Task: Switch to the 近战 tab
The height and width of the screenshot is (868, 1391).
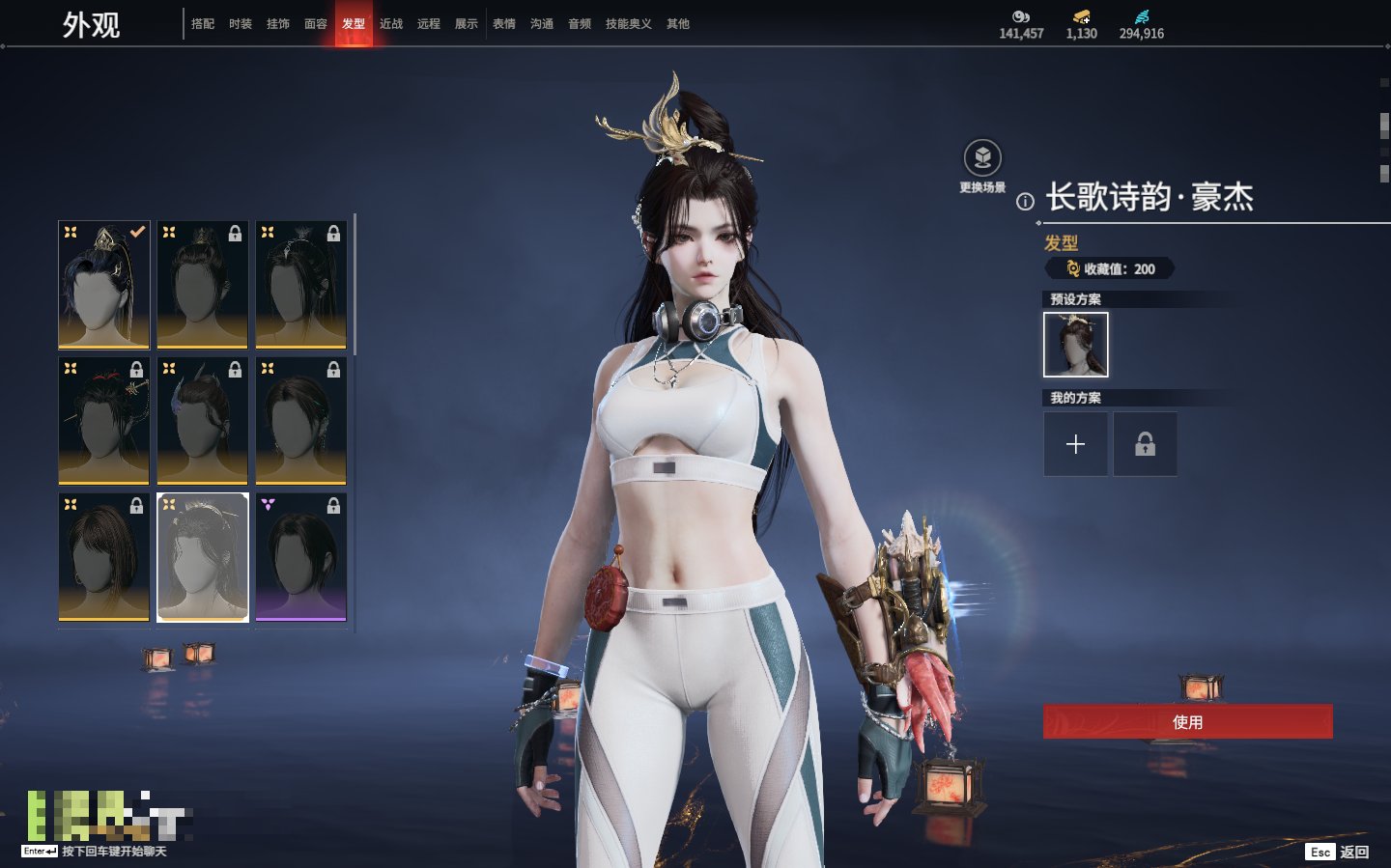Action: [391, 24]
